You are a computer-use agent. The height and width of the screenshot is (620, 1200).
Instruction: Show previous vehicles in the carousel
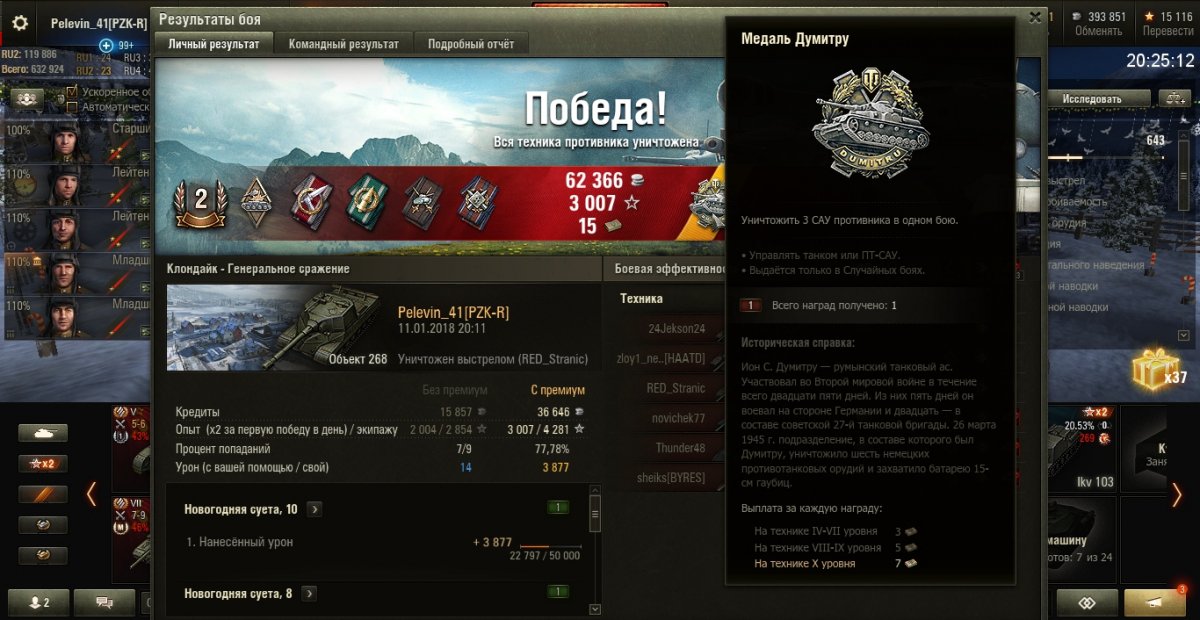(x=91, y=494)
